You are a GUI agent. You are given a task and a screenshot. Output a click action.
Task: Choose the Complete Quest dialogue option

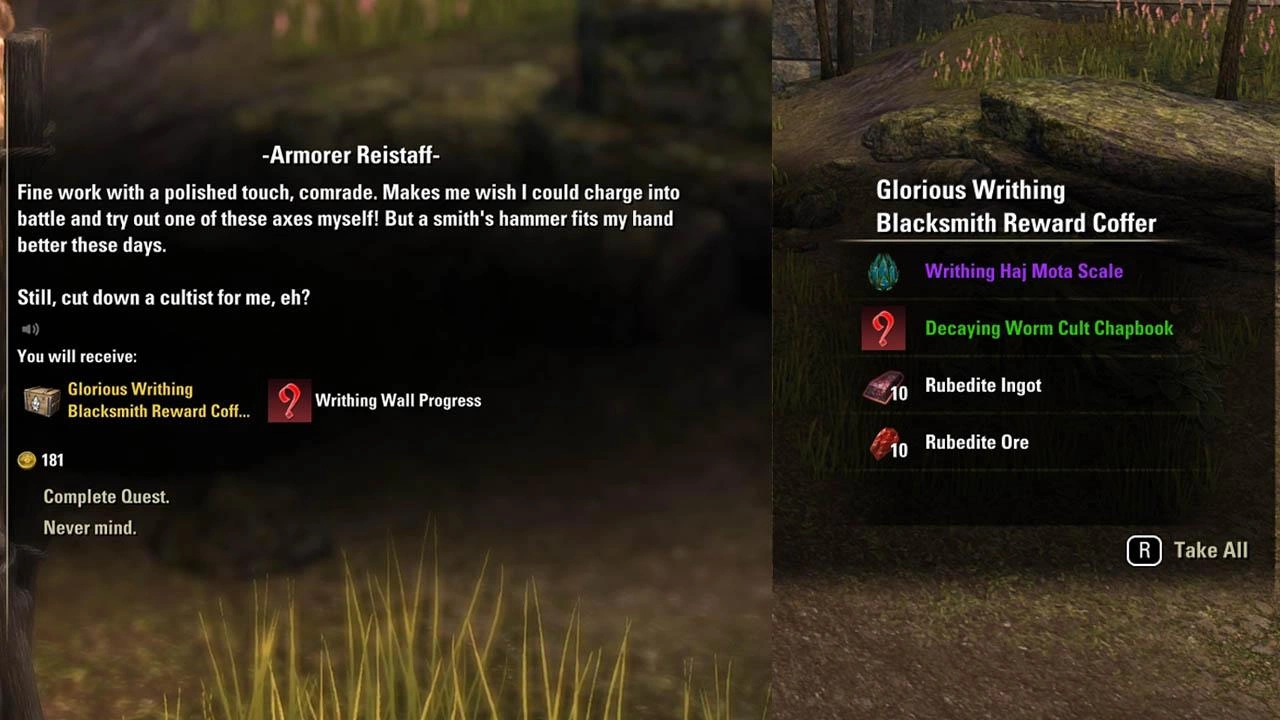(106, 497)
